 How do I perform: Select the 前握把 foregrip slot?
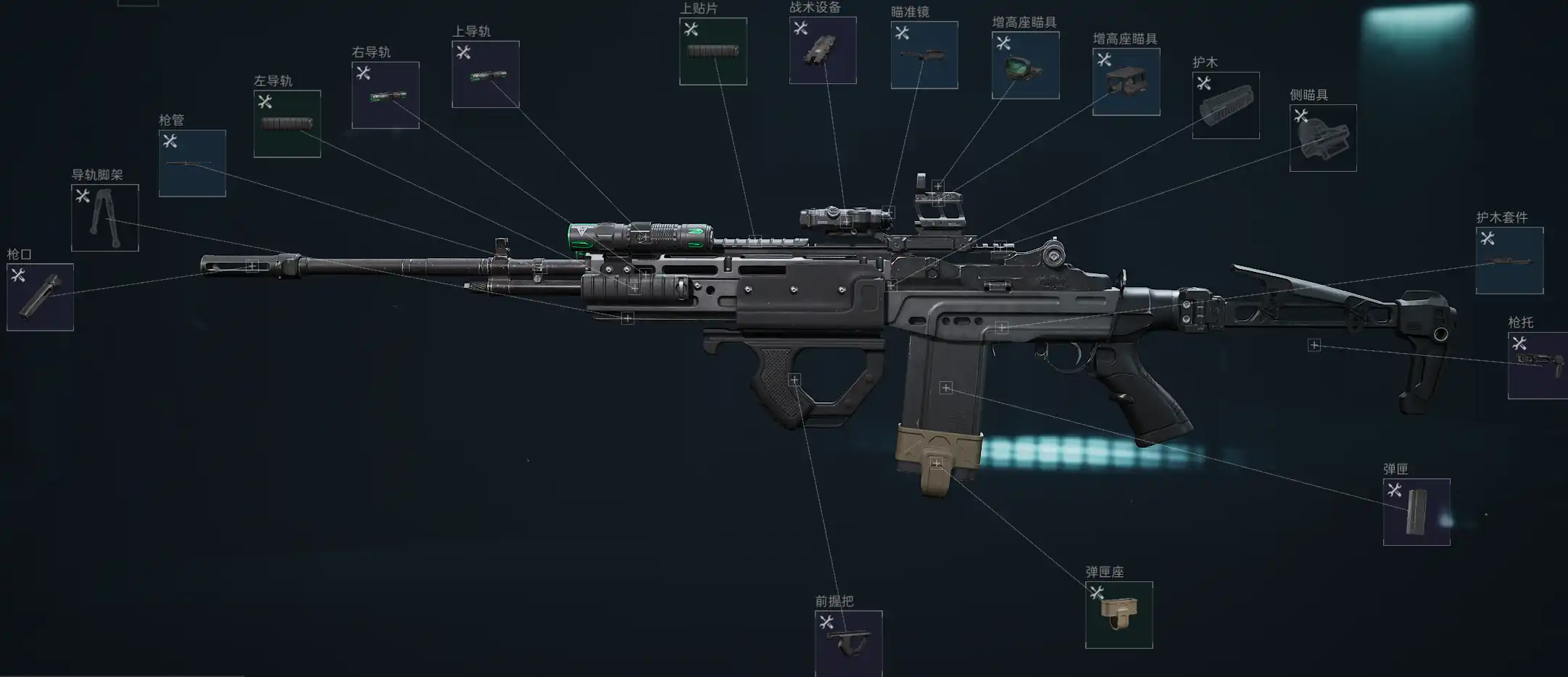(x=848, y=643)
